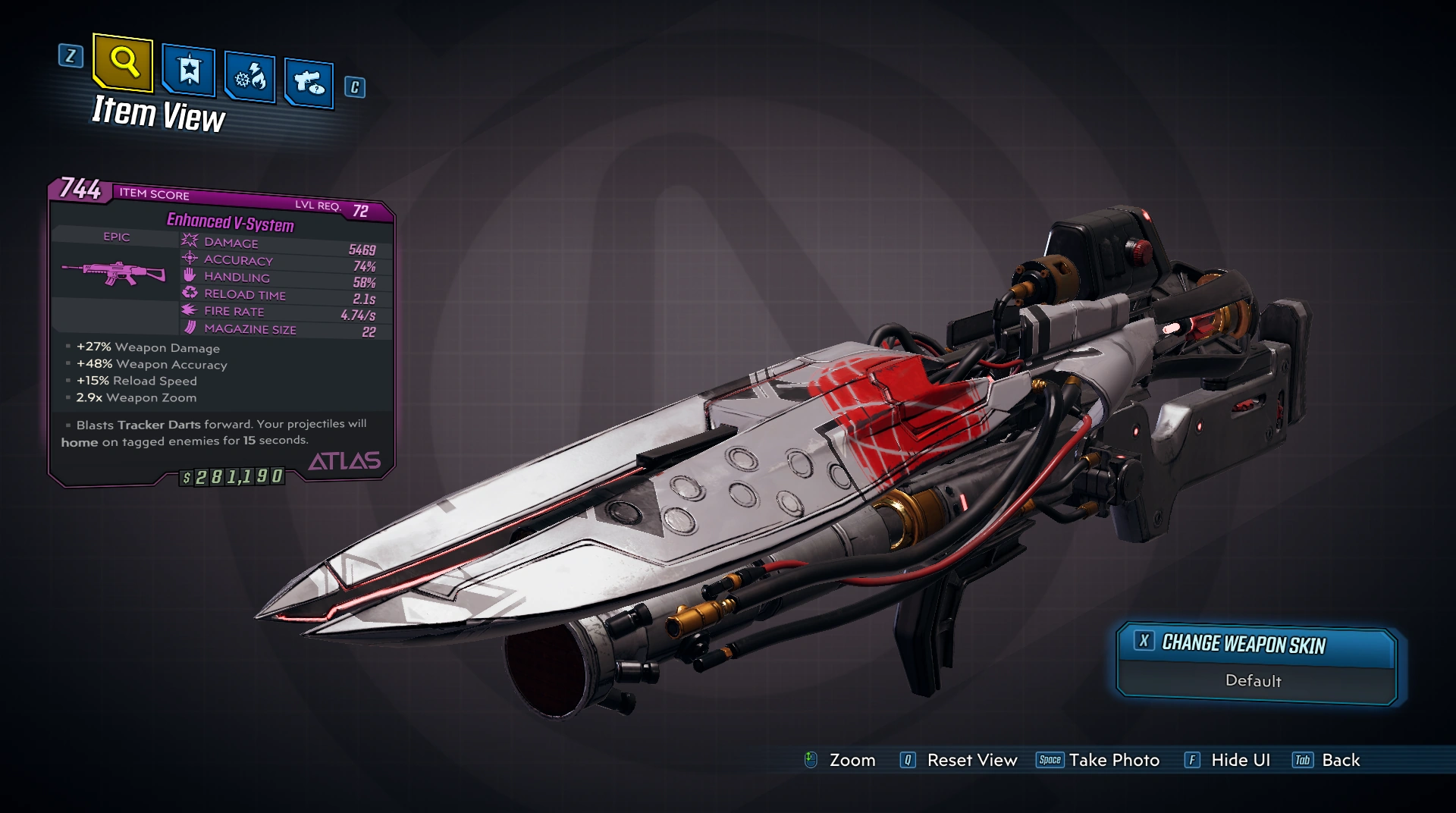Click the Change Weapon Skin button
This screenshot has height=813, width=1456.
[1256, 645]
